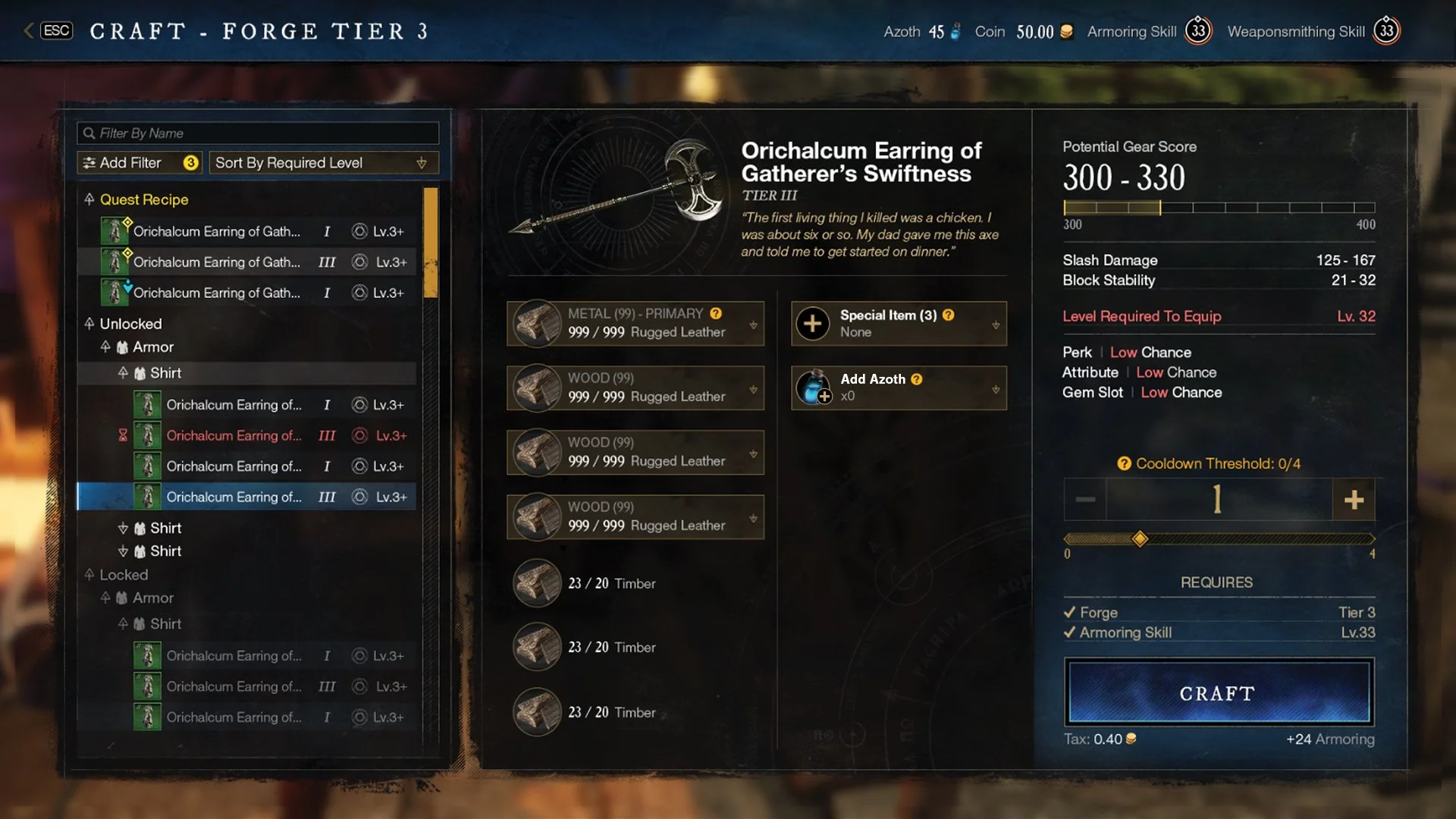Image resolution: width=1456 pixels, height=819 pixels.
Task: Collapse the Unlocked category
Action: tap(89, 324)
